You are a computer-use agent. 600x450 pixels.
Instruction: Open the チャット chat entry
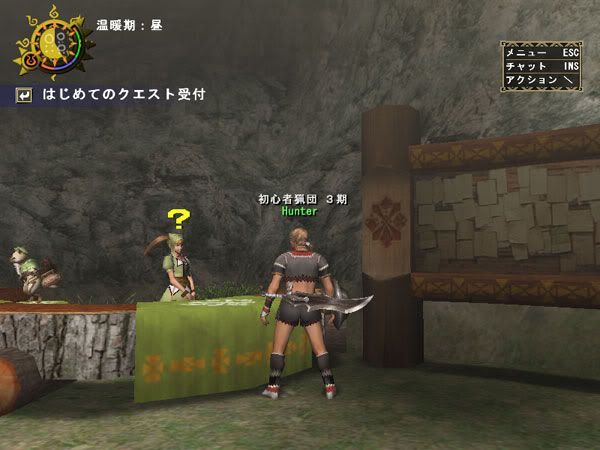(x=541, y=65)
